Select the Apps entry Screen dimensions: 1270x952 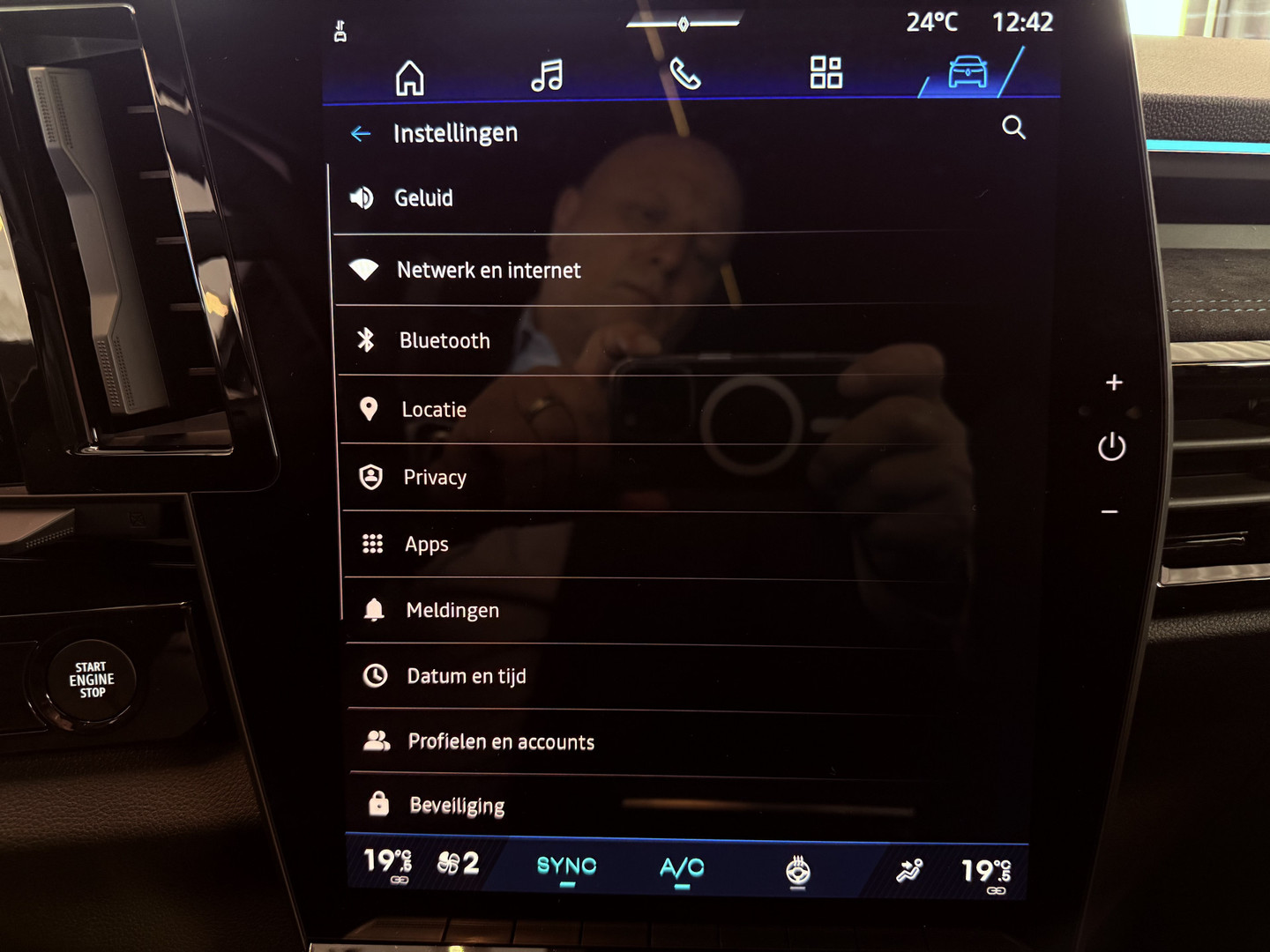tap(426, 545)
